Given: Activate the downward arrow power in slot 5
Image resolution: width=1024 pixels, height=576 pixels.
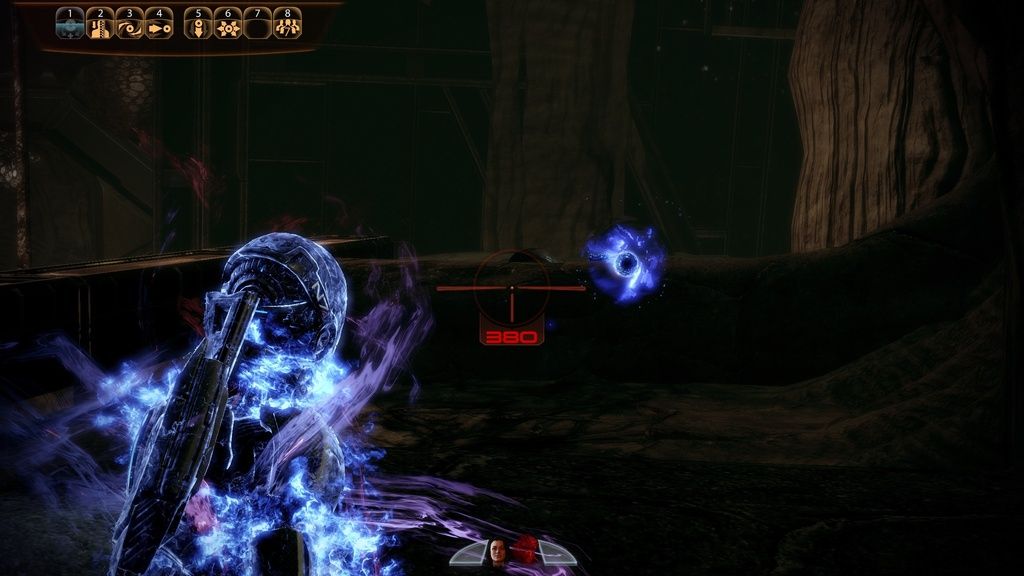Looking at the screenshot, I should click(x=198, y=25).
